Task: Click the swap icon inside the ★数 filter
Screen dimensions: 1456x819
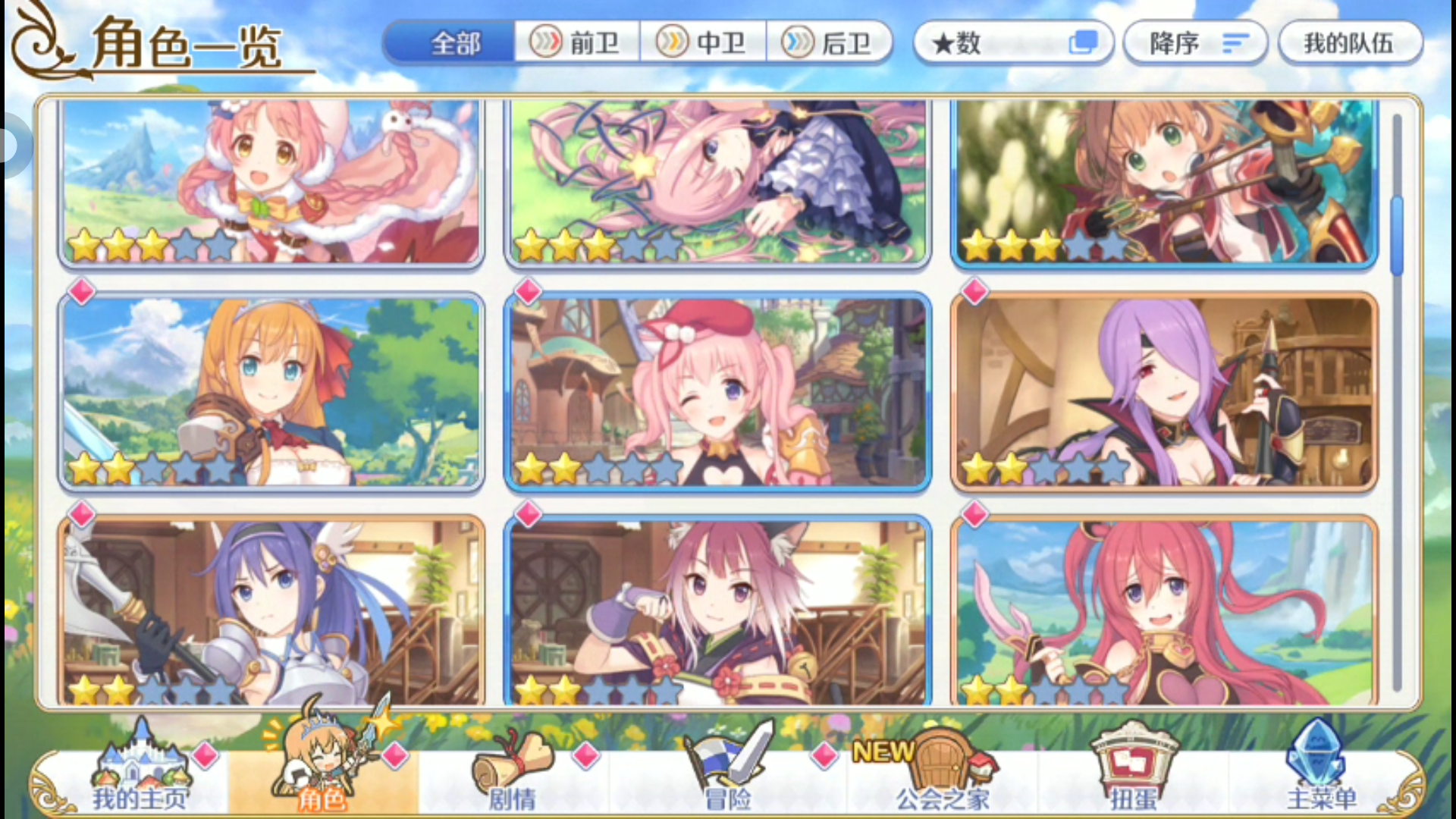Action: click(1083, 42)
